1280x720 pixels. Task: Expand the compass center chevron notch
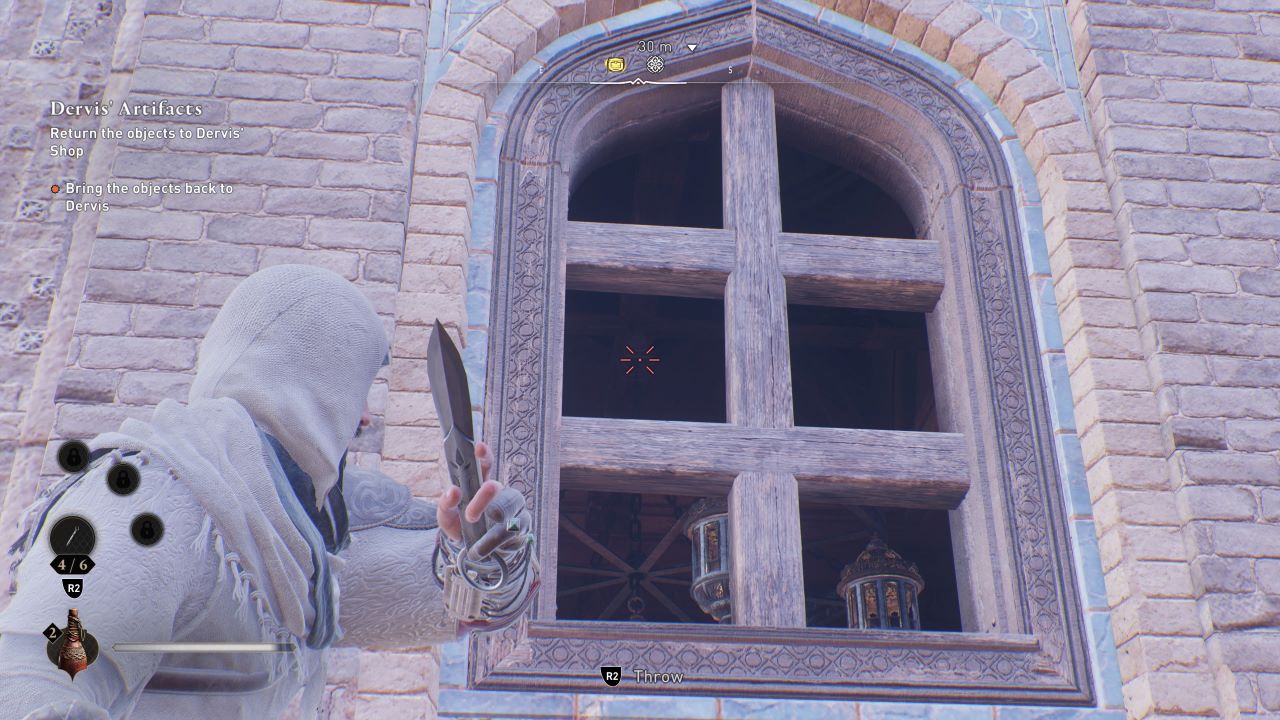click(638, 81)
